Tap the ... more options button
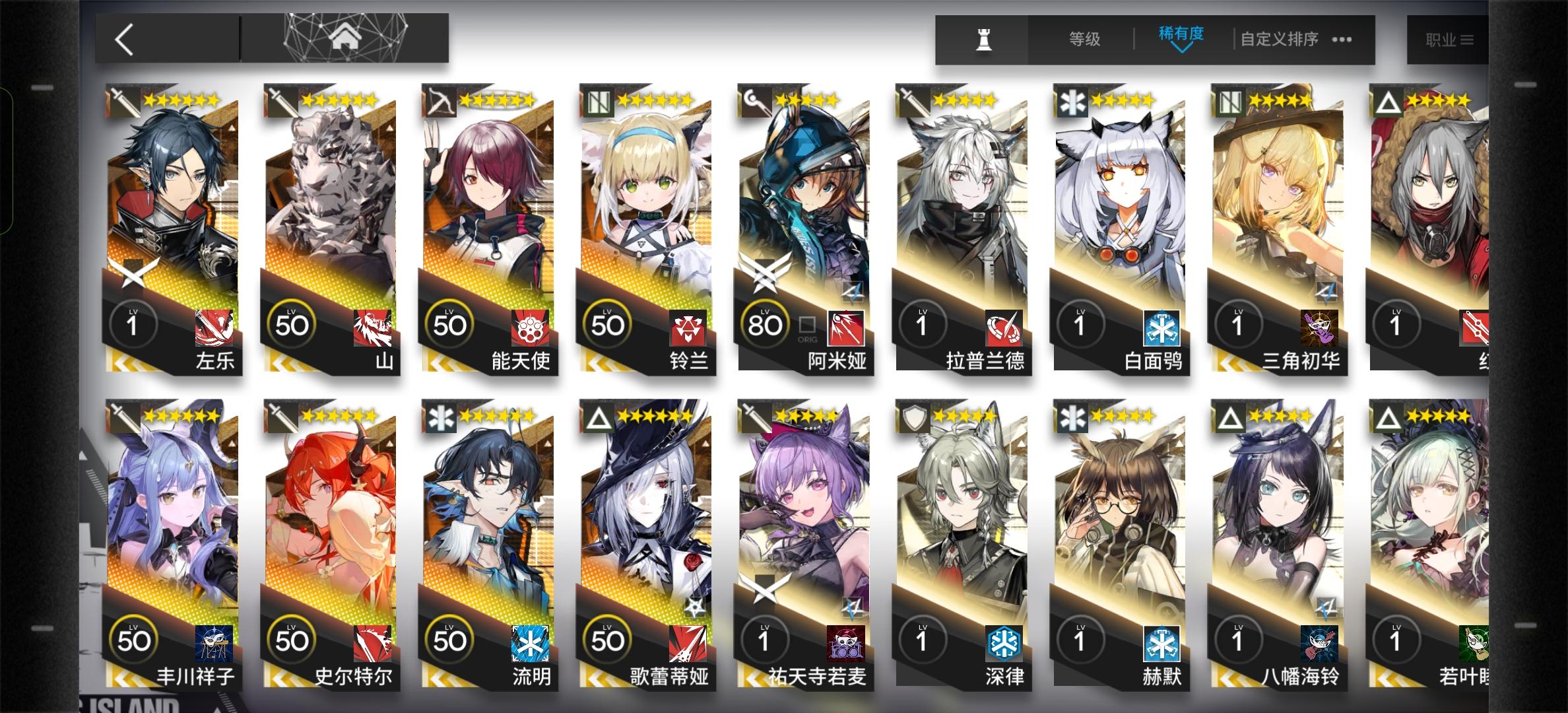 tap(1341, 40)
